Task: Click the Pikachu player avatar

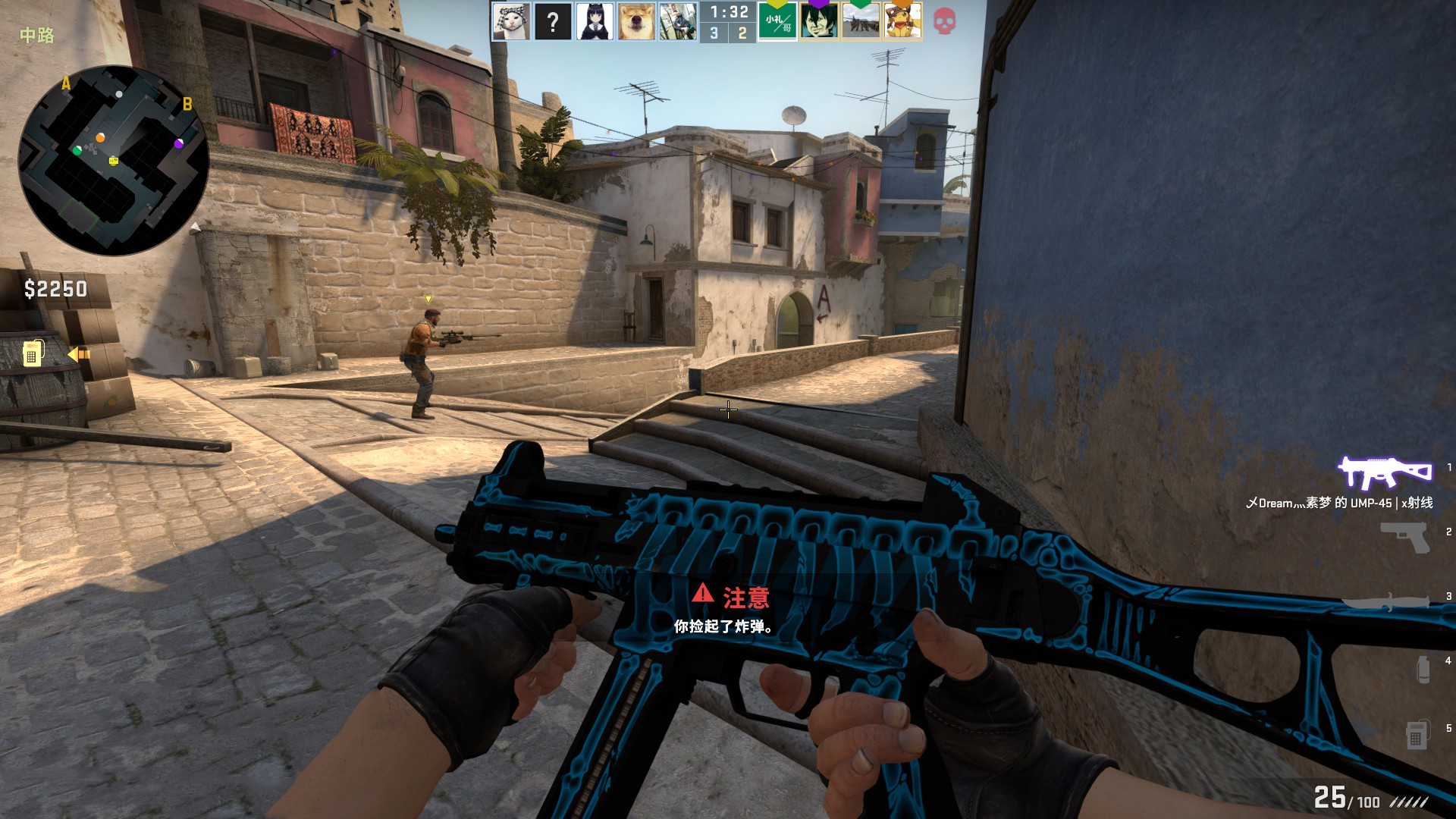Action: pyautogui.click(x=902, y=21)
